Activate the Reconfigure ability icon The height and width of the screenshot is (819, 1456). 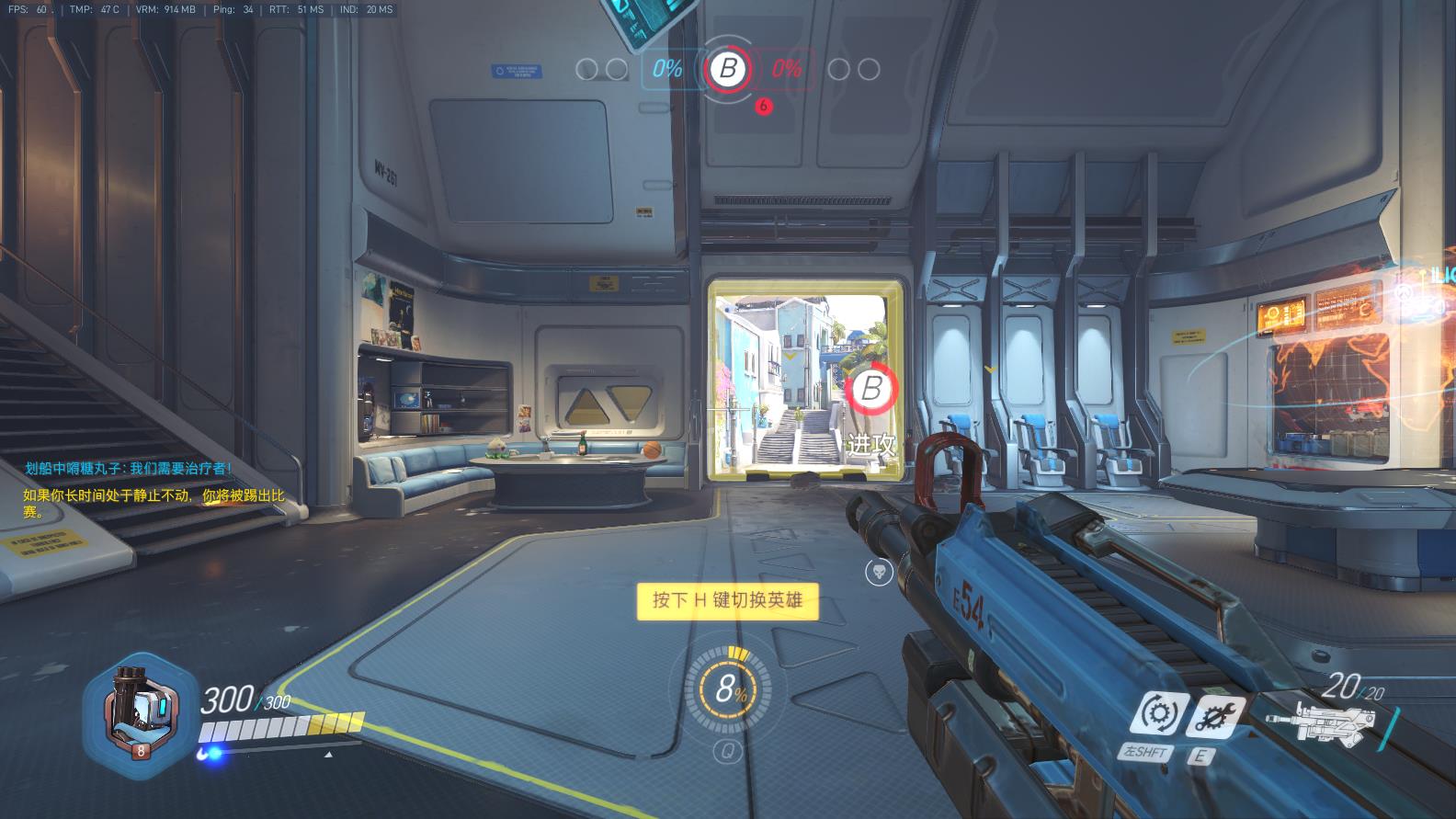[1156, 714]
